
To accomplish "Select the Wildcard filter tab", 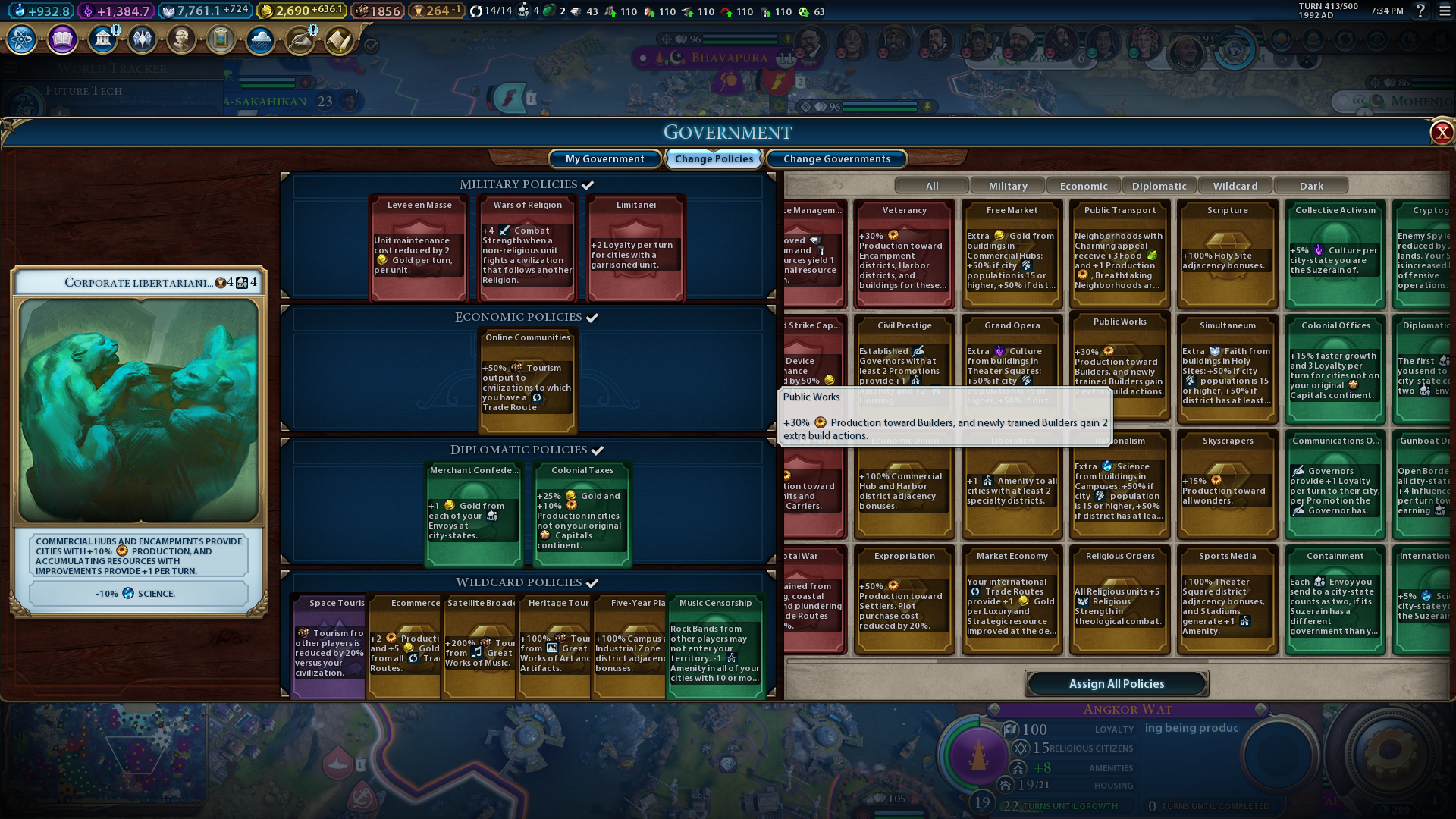I will point(1235,186).
